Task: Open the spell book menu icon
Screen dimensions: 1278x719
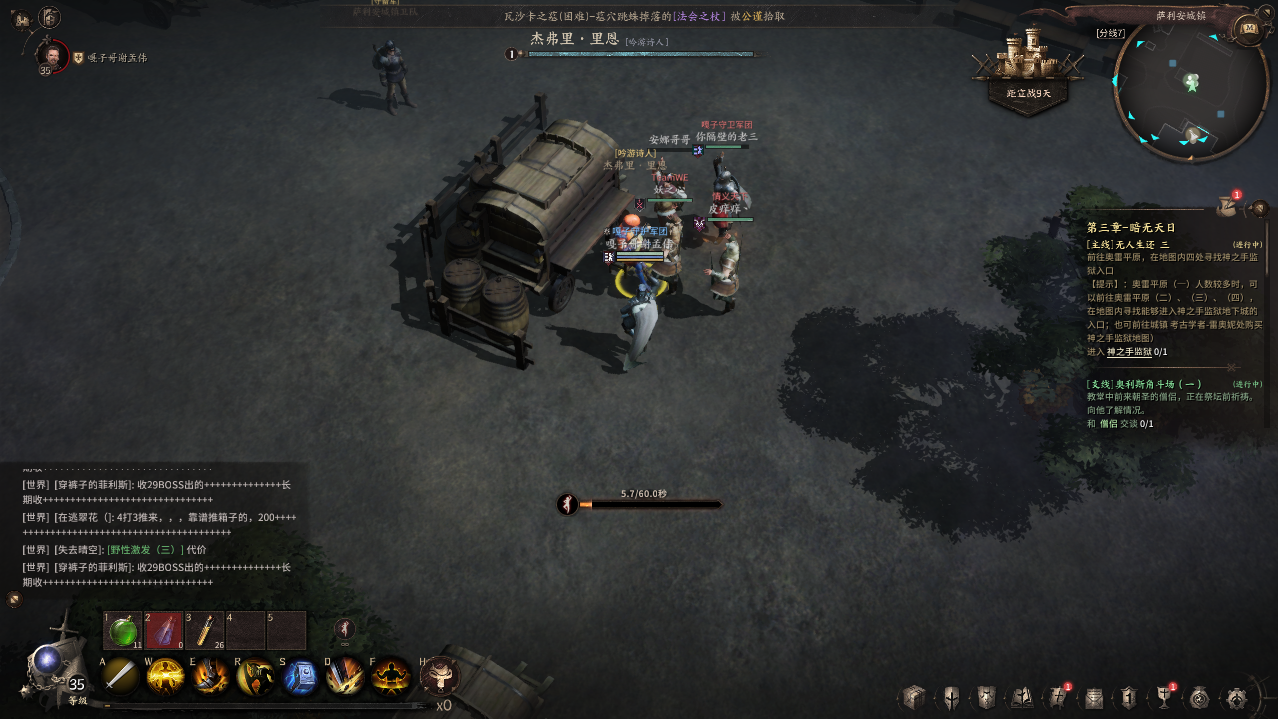Action: pos(1022,697)
